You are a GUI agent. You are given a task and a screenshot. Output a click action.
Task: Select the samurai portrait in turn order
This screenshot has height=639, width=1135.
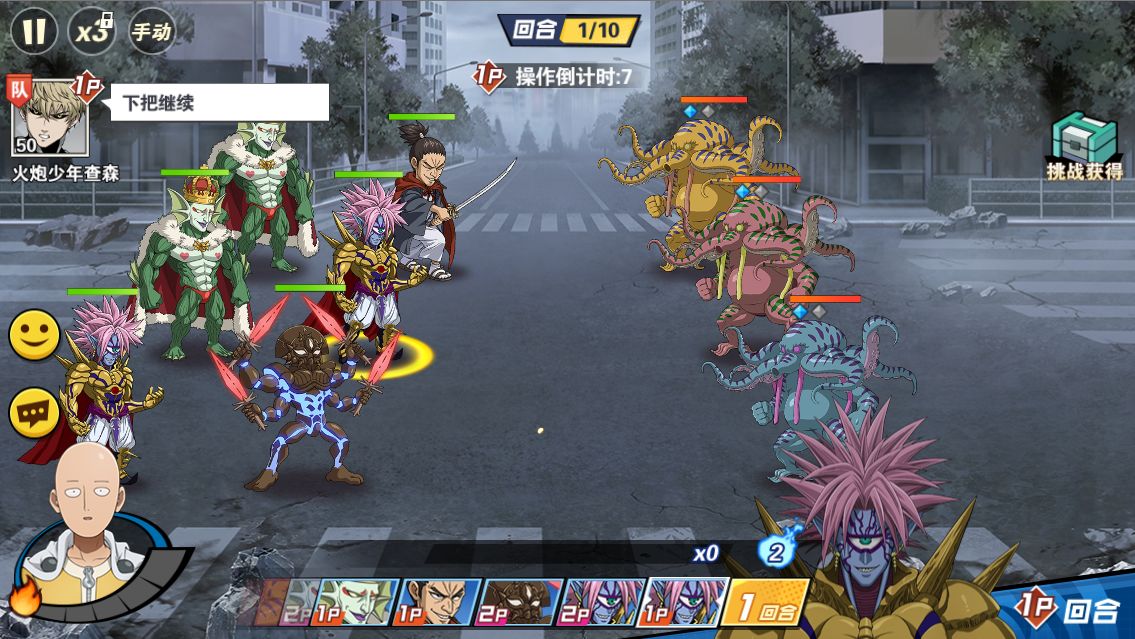tap(439, 602)
